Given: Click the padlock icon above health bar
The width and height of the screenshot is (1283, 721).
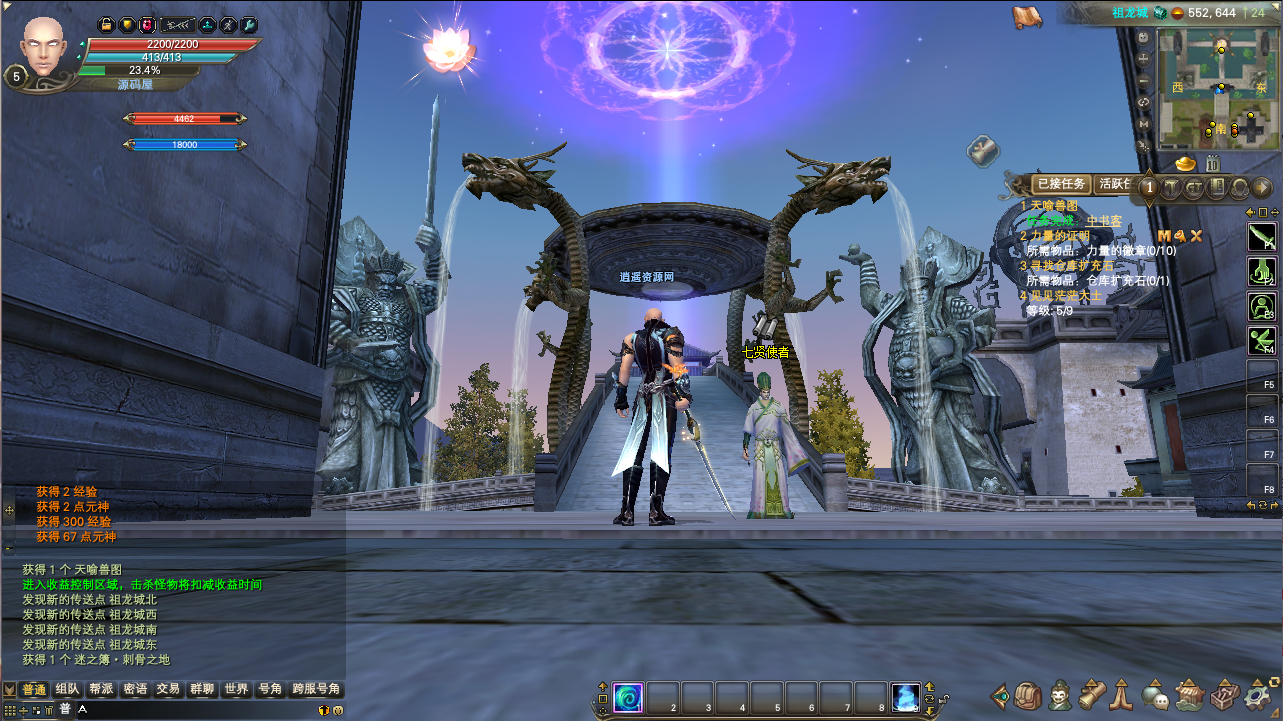Looking at the screenshot, I should pos(106,24).
